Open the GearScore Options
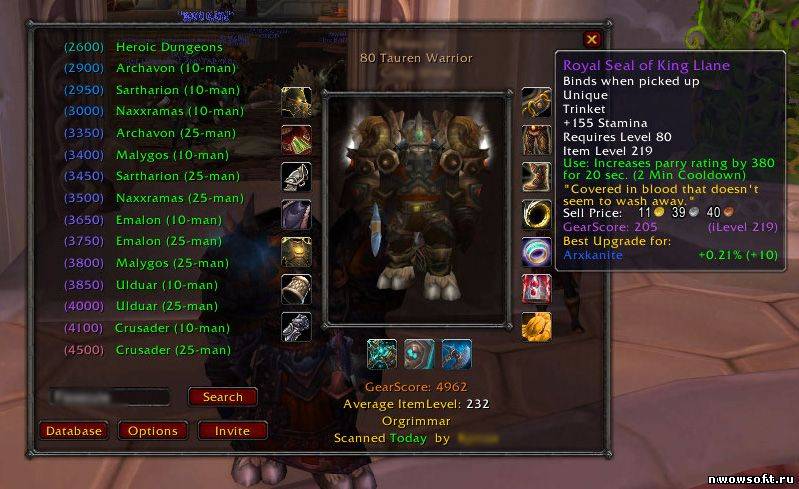 (x=153, y=431)
